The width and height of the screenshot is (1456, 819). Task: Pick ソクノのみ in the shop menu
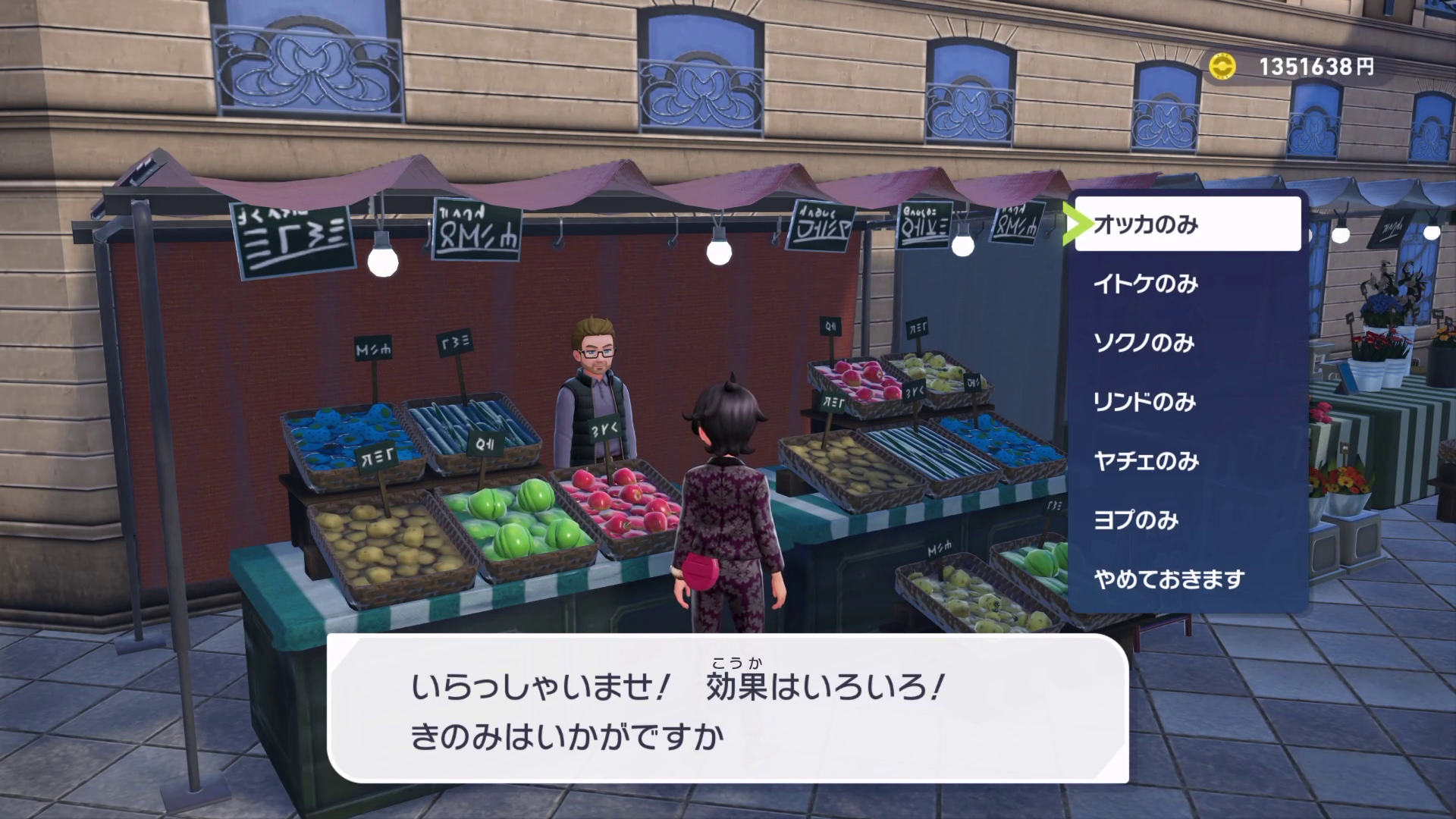click(x=1187, y=343)
